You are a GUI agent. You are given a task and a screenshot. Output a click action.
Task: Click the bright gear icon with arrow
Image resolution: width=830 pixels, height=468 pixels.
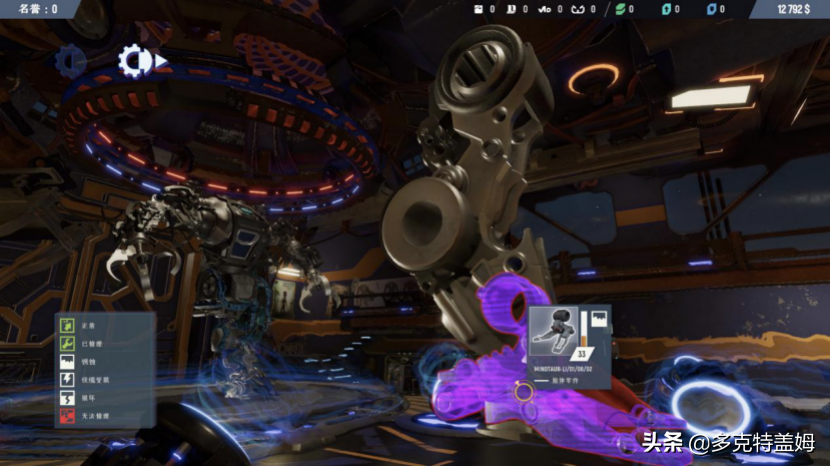(x=137, y=61)
